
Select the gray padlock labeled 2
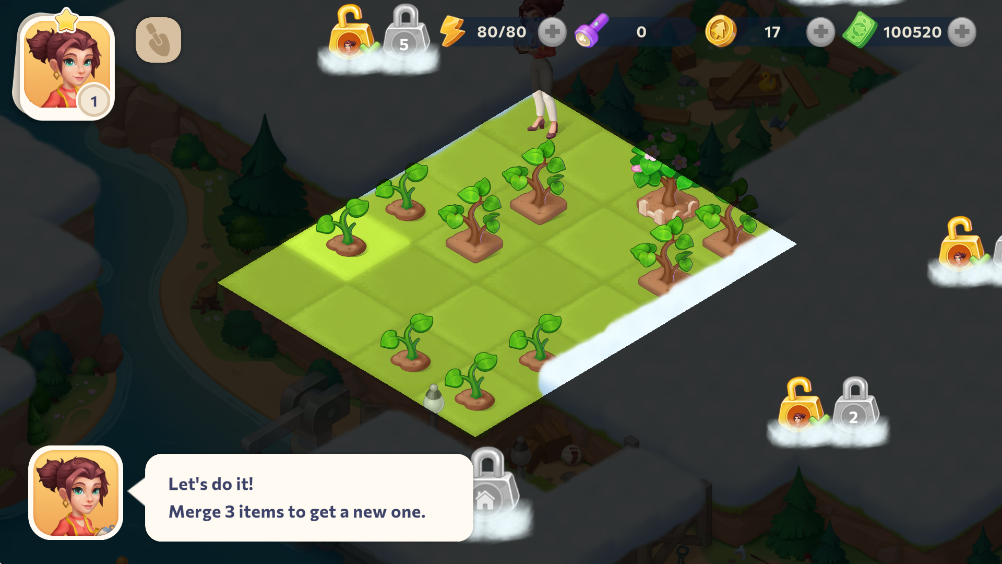(x=854, y=405)
